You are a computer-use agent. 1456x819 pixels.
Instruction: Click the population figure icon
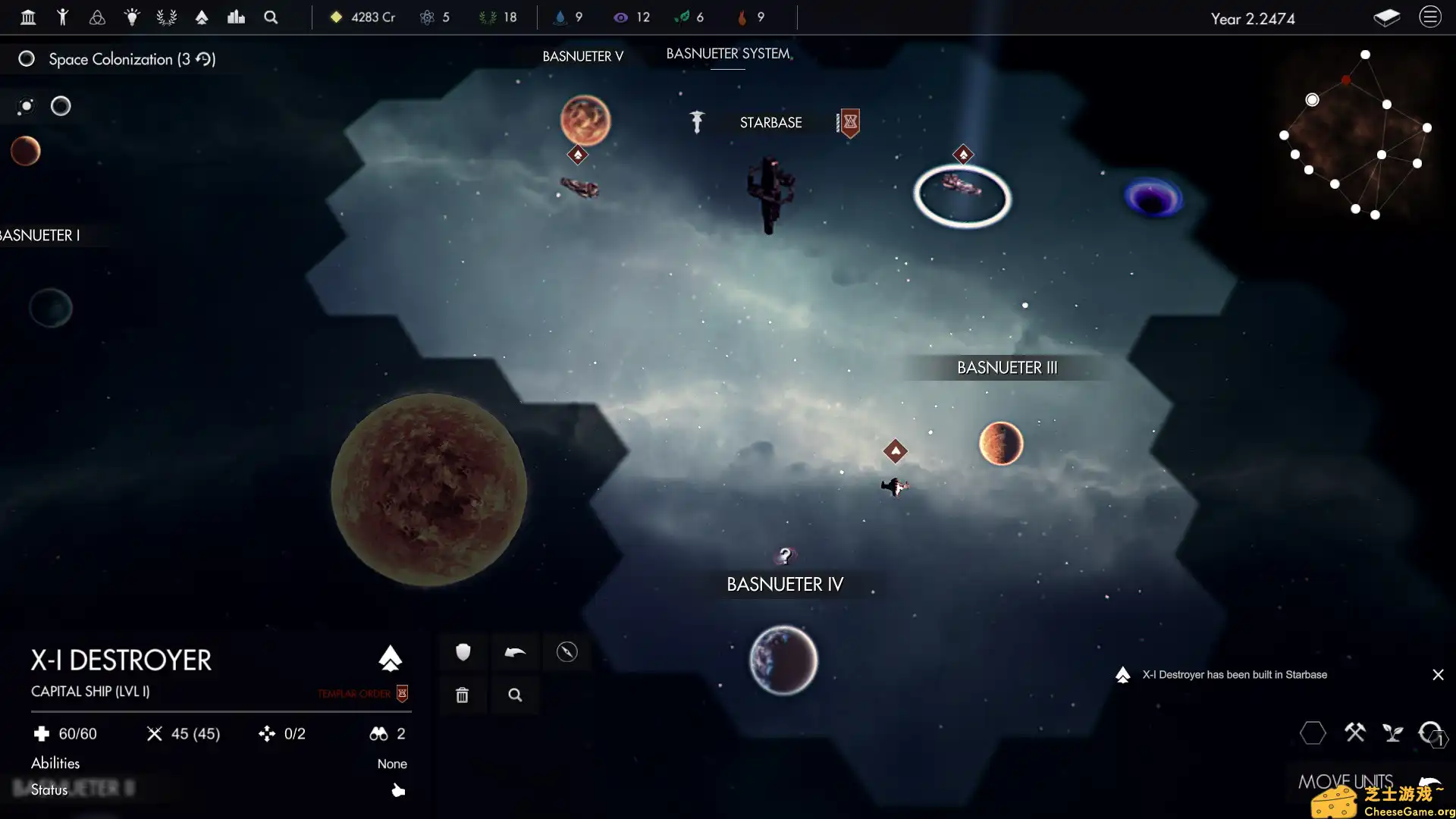(x=63, y=17)
